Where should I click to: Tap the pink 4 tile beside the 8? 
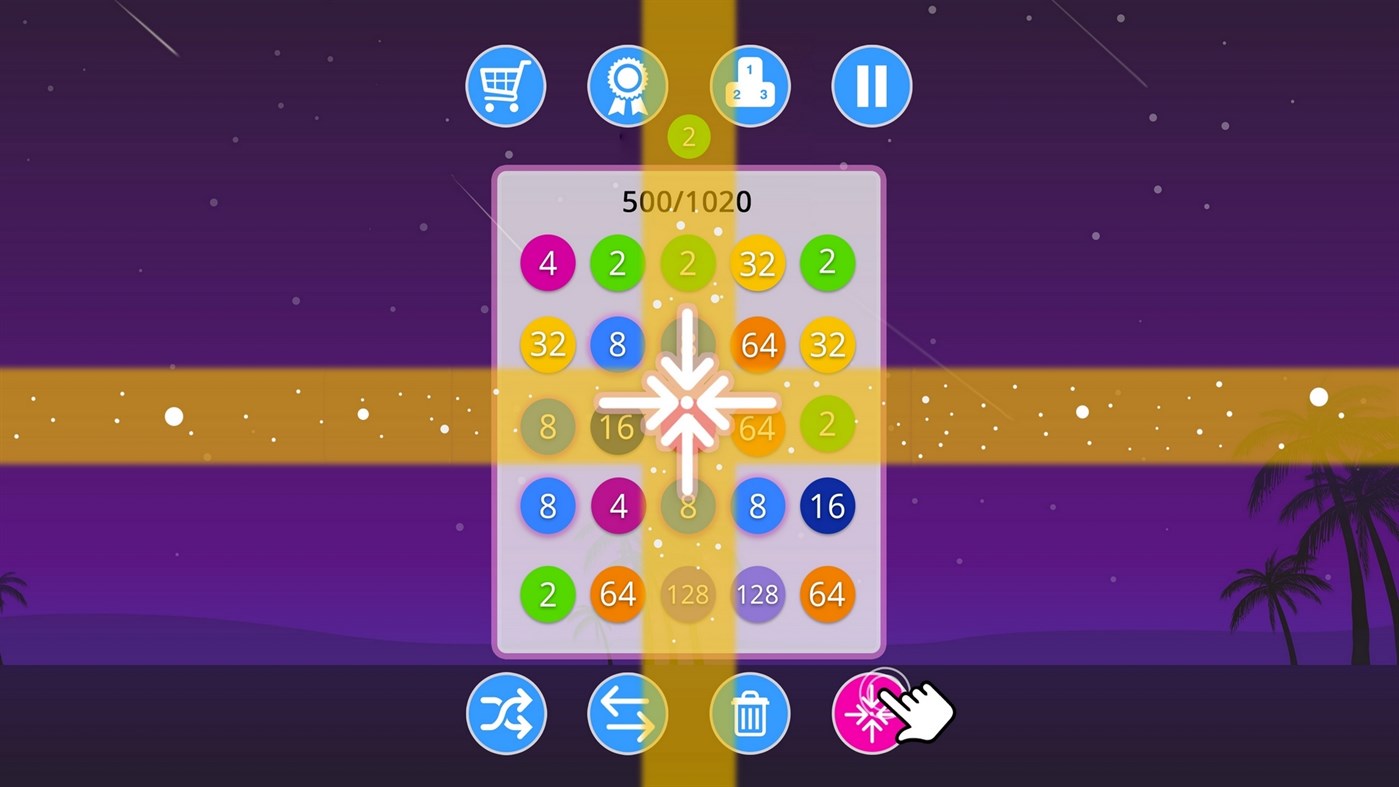[x=618, y=507]
